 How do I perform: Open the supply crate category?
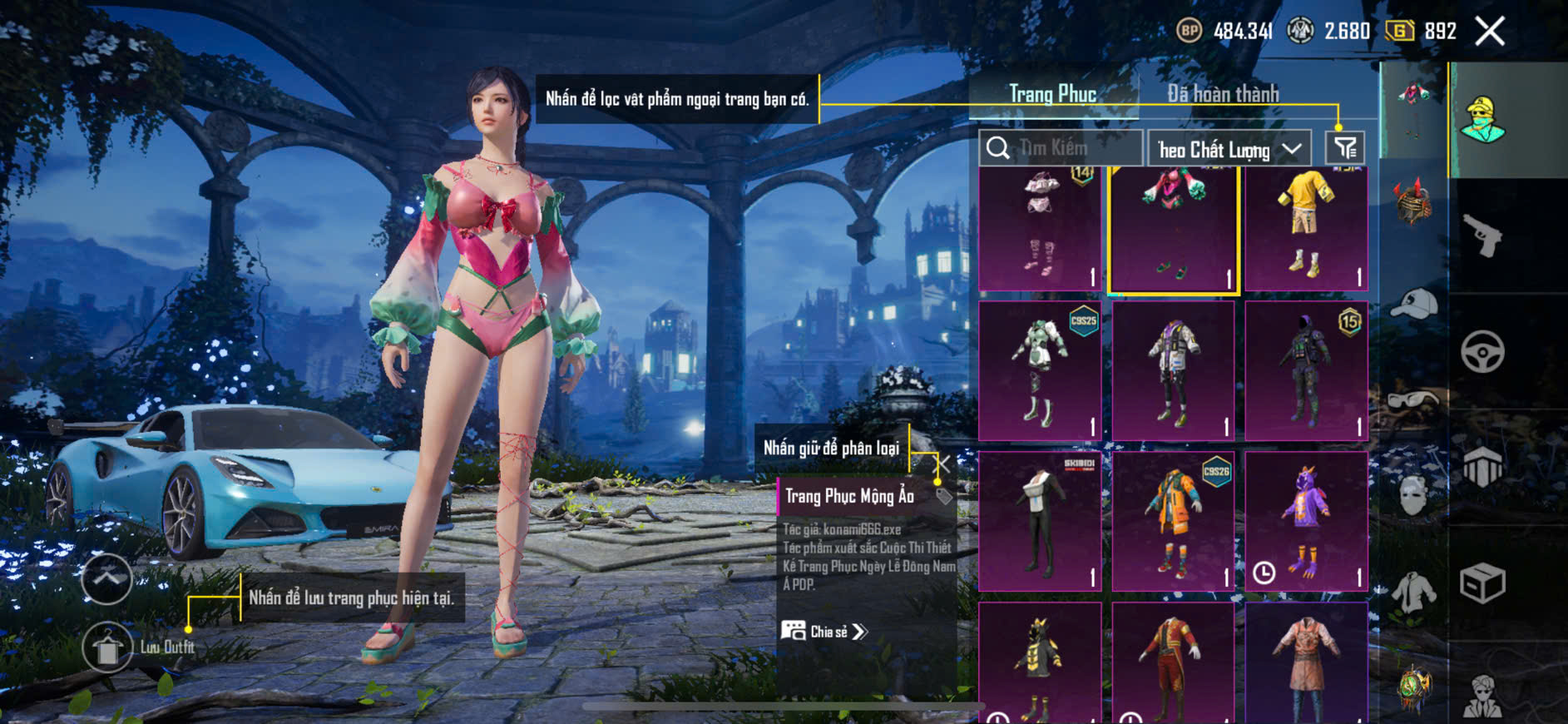[x=1482, y=583]
